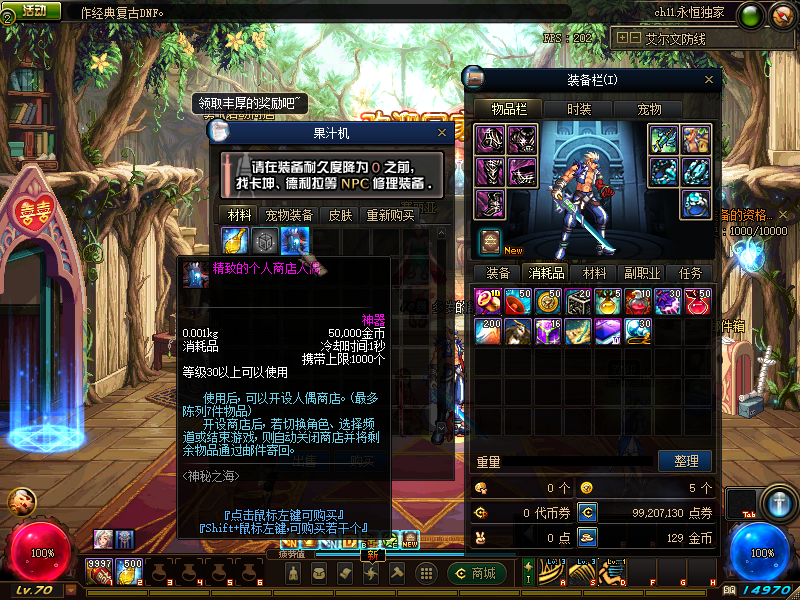Select the 重新购买 buyback tab
Screen dimensions: 800x600
coord(390,215)
